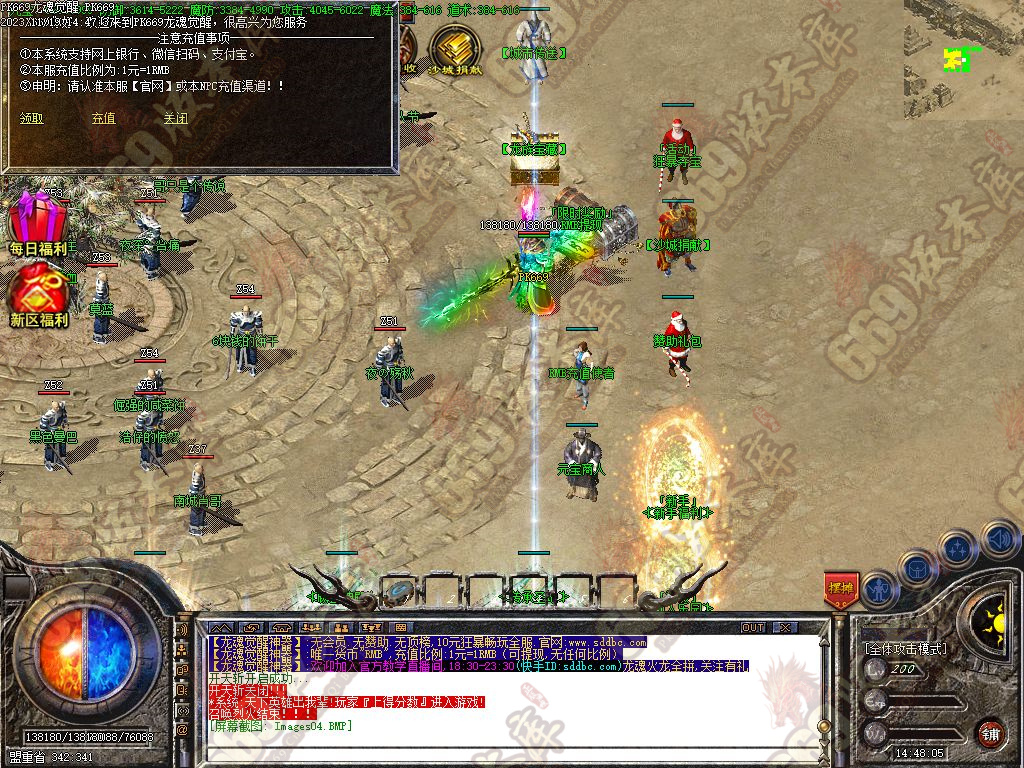Switch the 全体攻击模式 attack mode label

[x=905, y=649]
